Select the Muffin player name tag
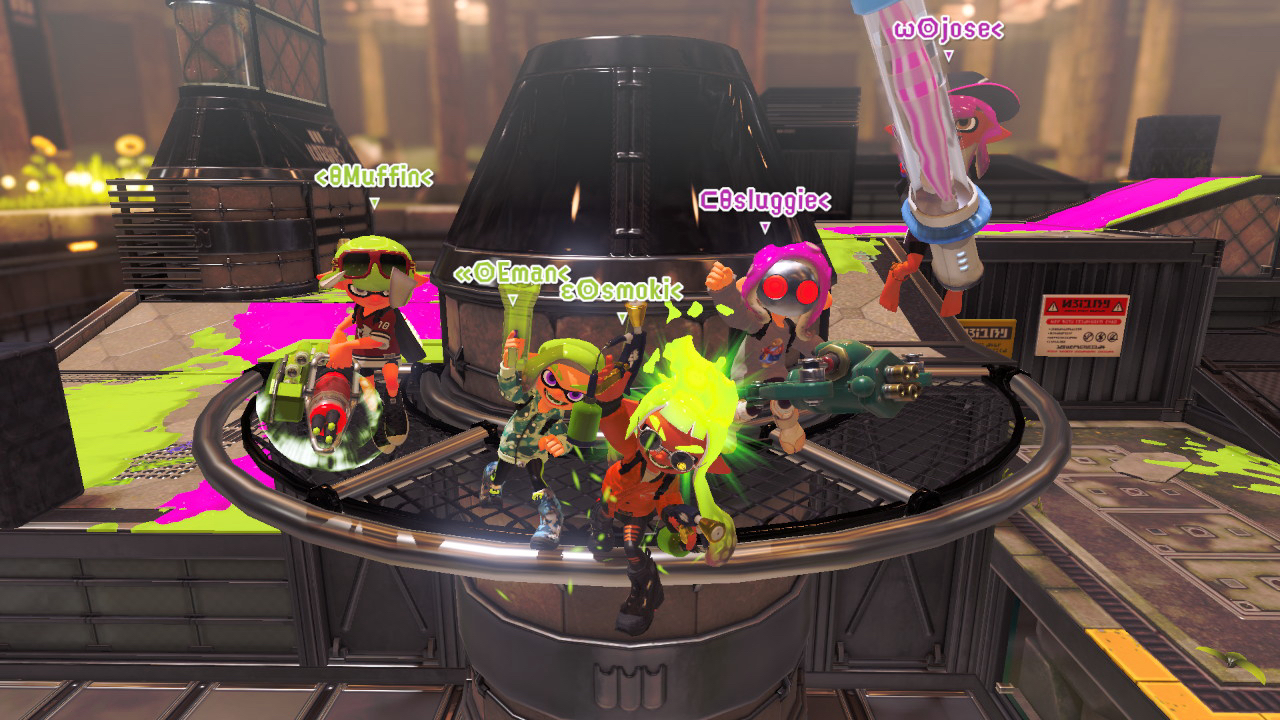The image size is (1280, 720). (x=374, y=178)
